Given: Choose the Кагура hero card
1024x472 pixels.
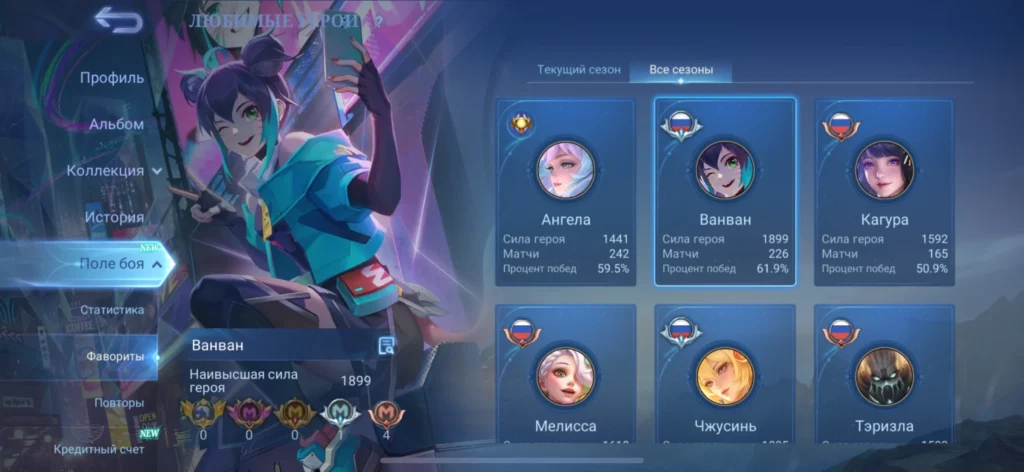Looking at the screenshot, I should [884, 192].
